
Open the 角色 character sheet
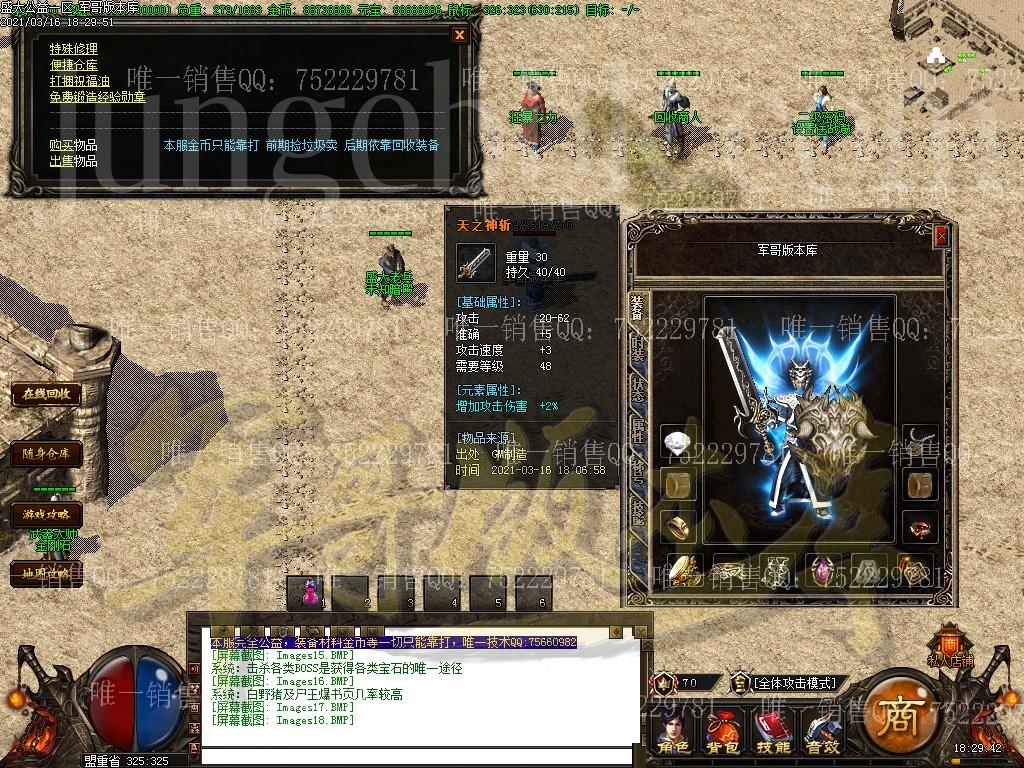(x=673, y=733)
